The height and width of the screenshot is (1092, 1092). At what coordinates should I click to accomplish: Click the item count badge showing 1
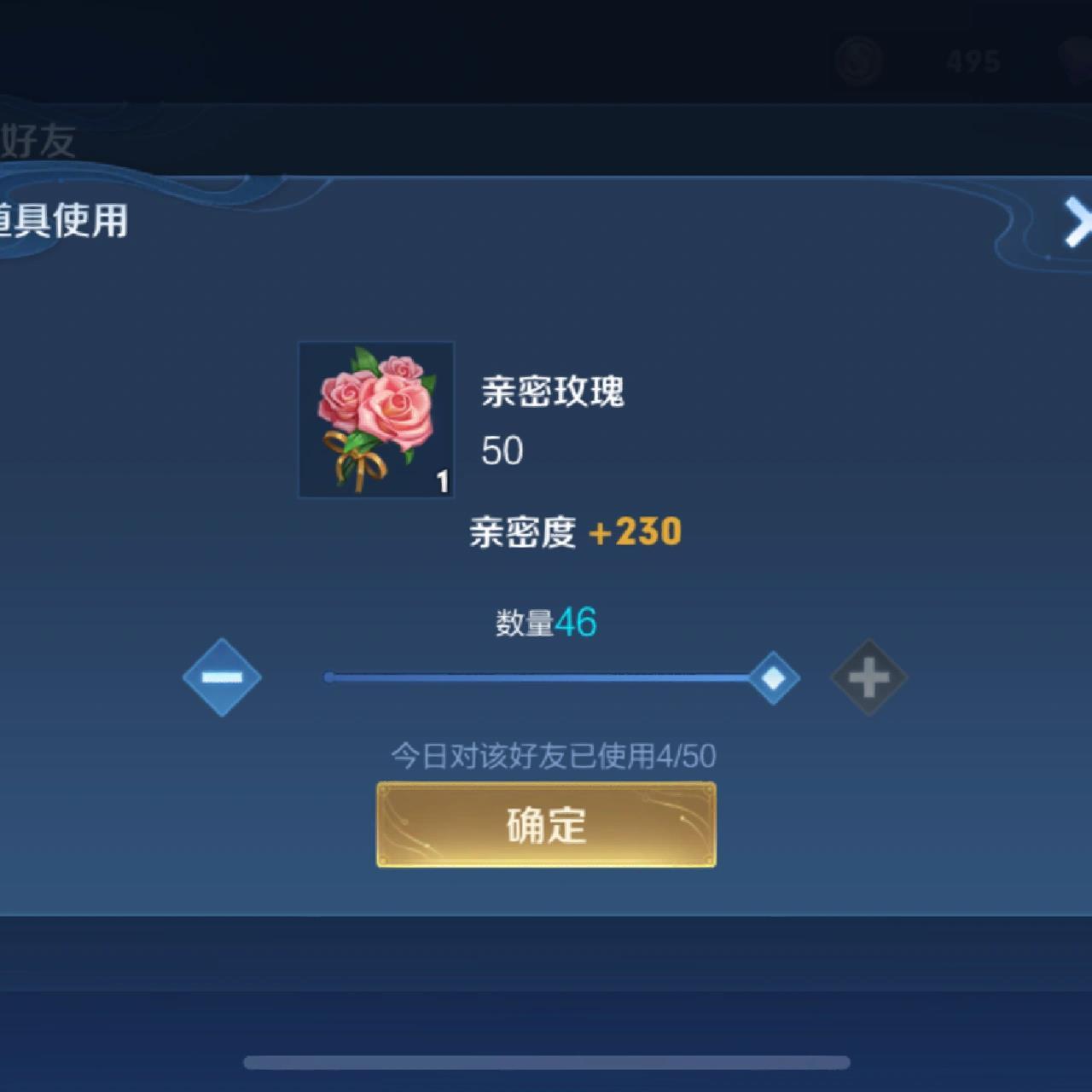tap(443, 480)
